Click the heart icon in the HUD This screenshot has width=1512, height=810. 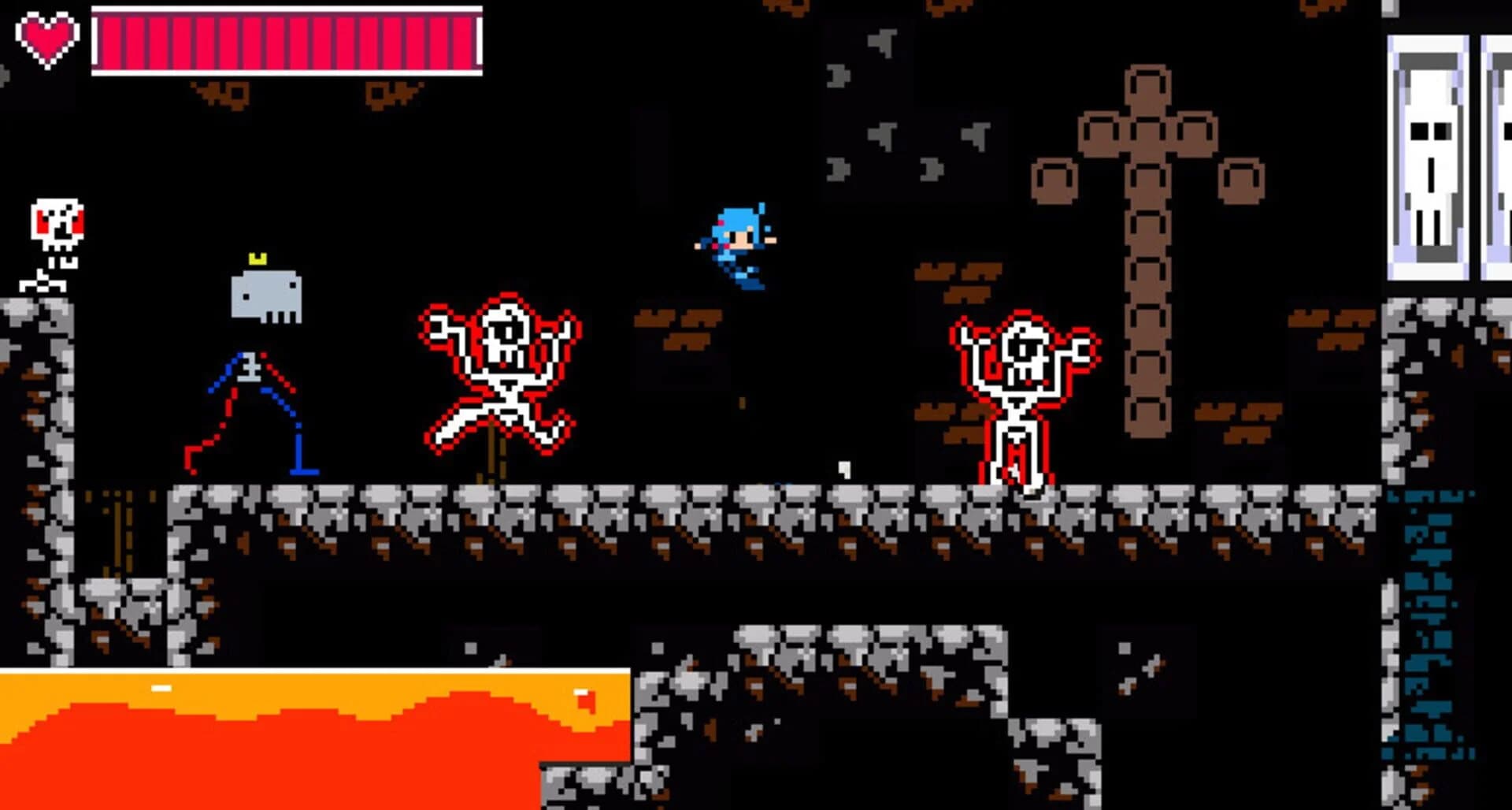tap(47, 35)
